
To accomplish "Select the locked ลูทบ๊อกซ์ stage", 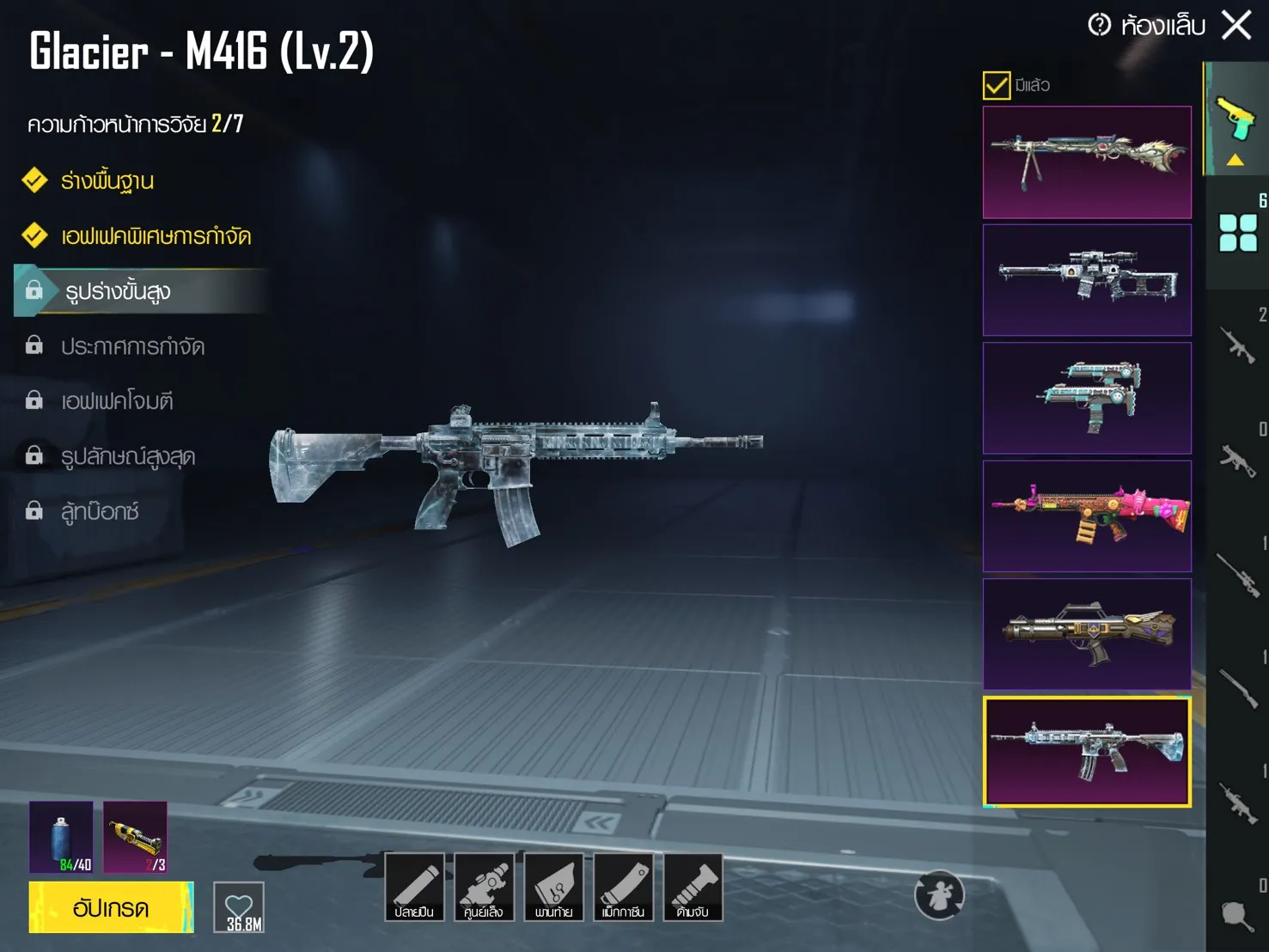I will pos(100,511).
